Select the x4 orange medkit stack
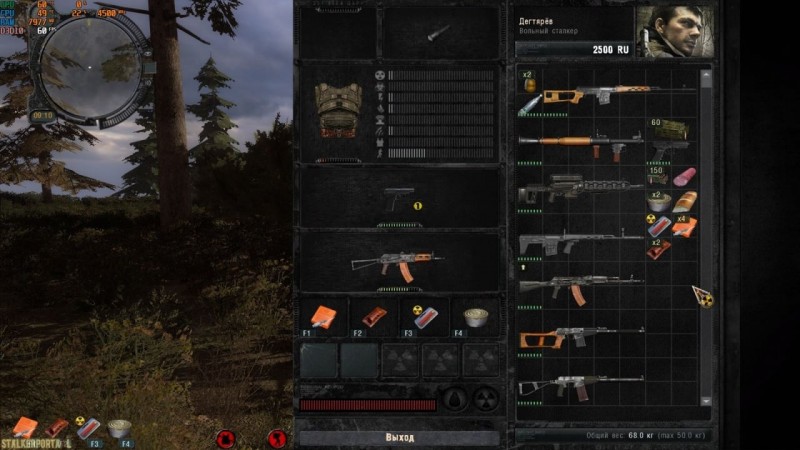The image size is (800, 450). tap(684, 226)
